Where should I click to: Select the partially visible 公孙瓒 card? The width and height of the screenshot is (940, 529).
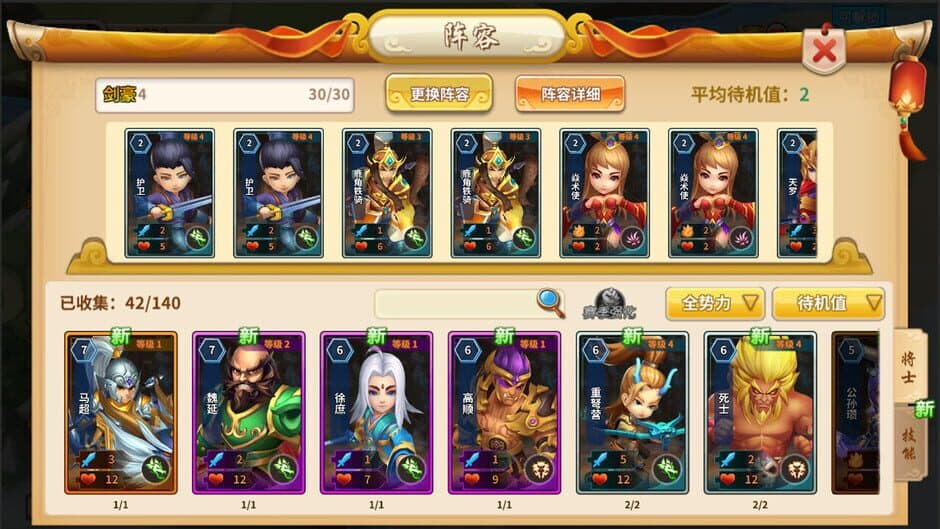pos(856,412)
